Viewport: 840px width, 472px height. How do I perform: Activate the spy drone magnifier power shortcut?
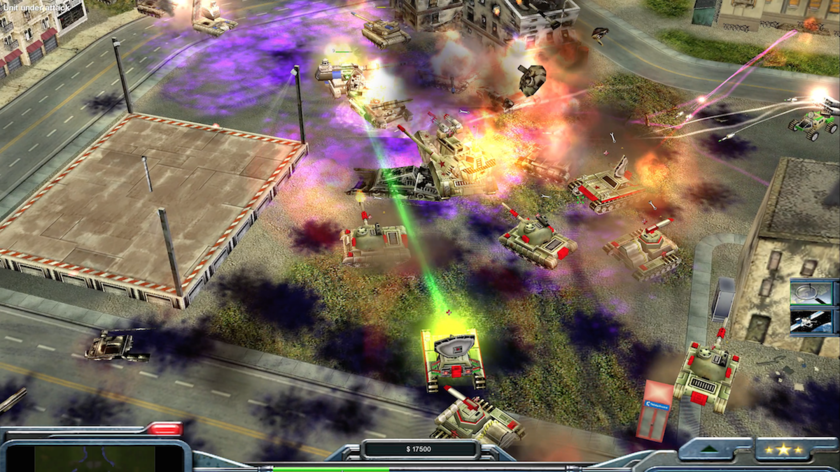click(x=811, y=292)
